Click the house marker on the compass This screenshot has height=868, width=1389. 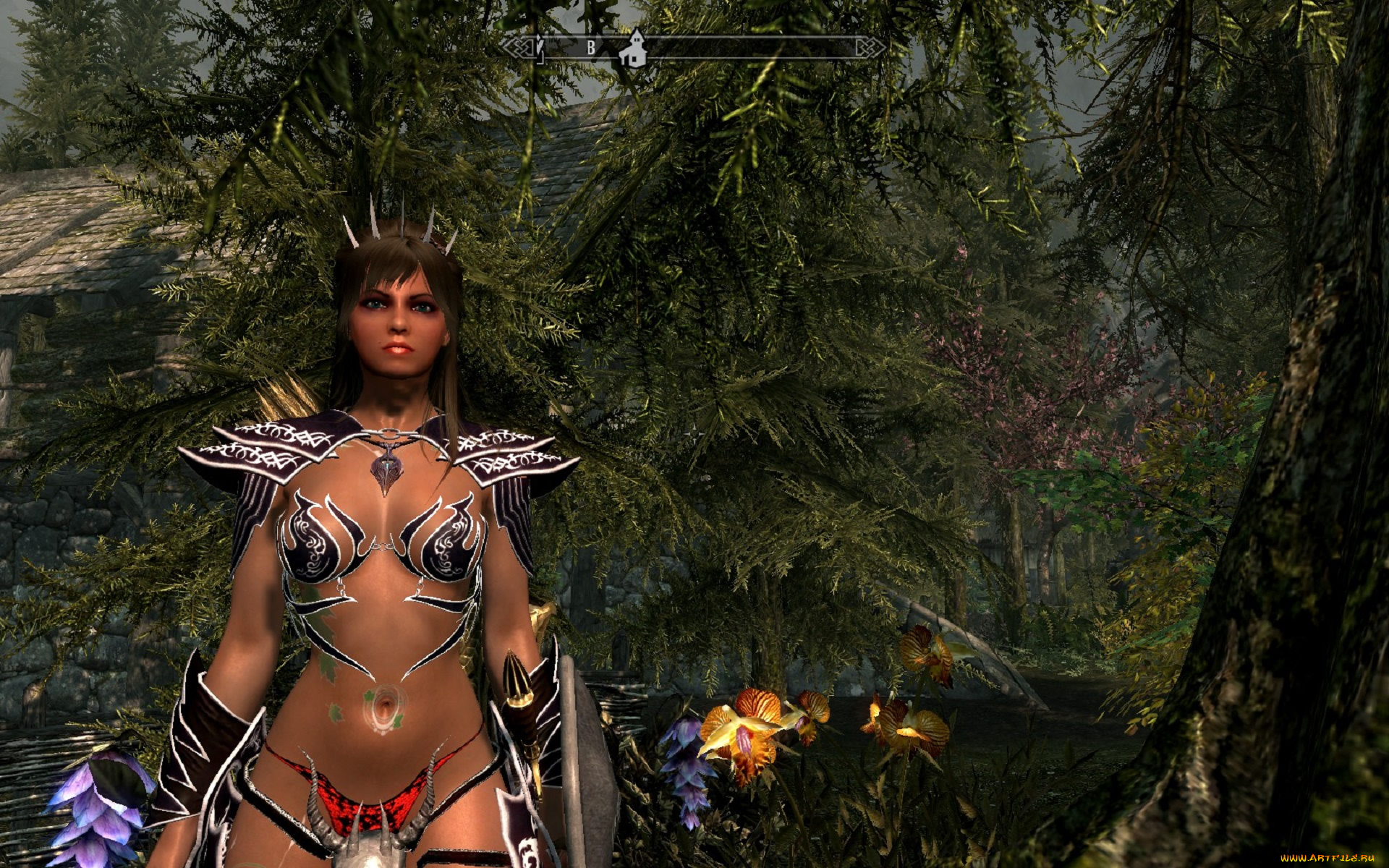(635, 50)
